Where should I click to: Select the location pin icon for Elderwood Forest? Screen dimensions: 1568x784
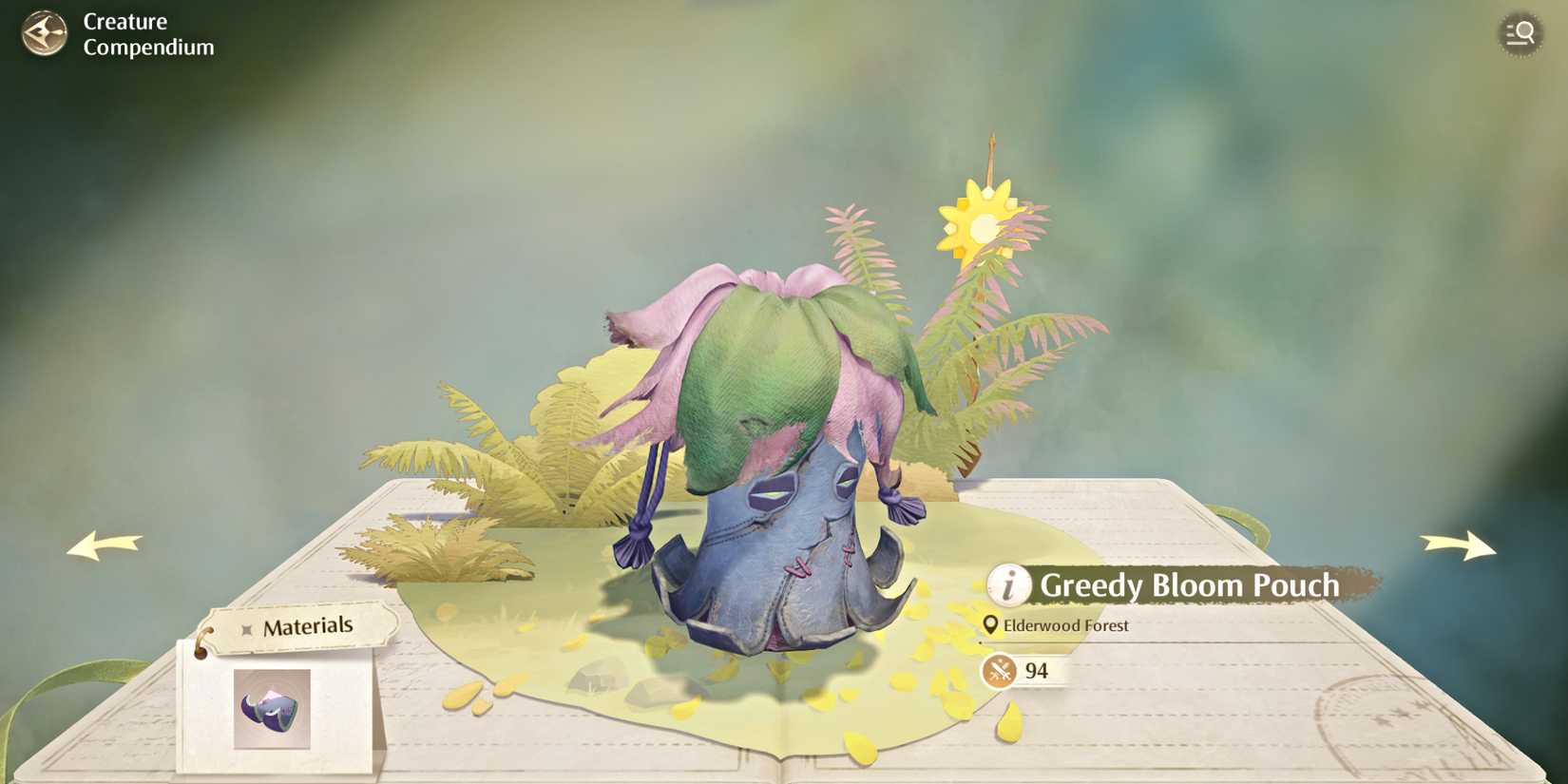click(x=991, y=625)
